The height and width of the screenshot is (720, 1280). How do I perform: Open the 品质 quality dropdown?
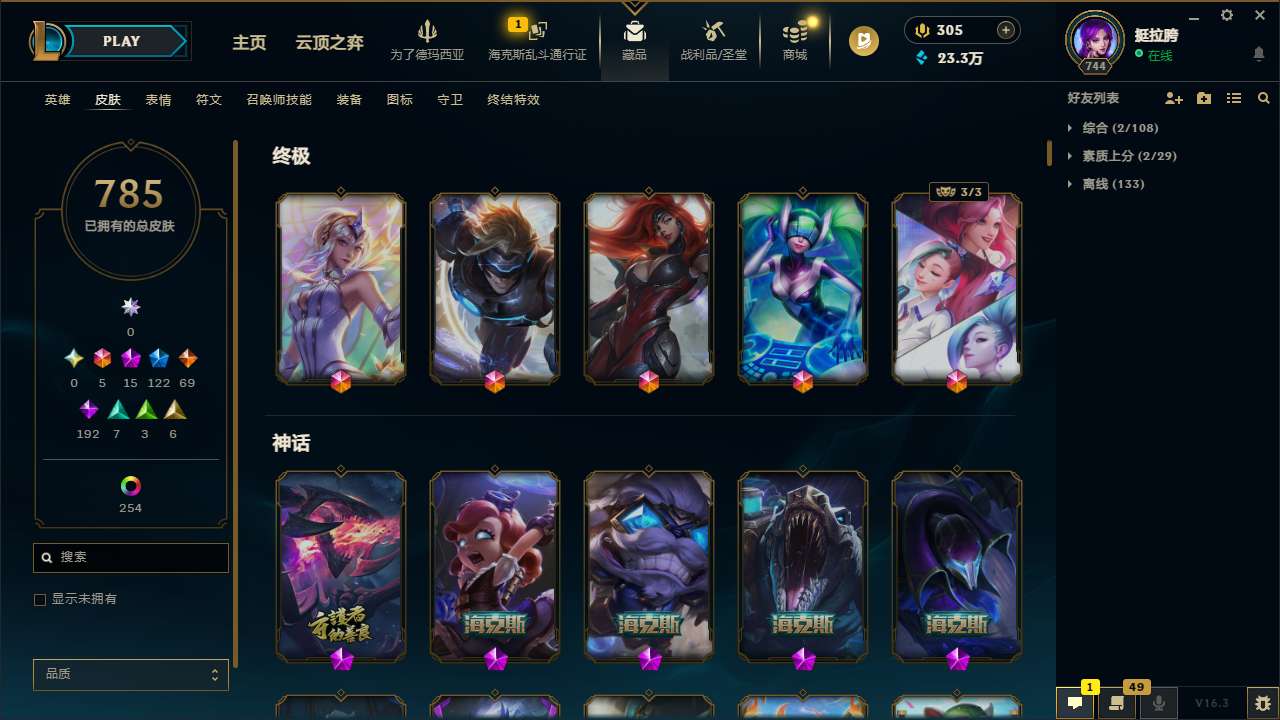coord(130,674)
